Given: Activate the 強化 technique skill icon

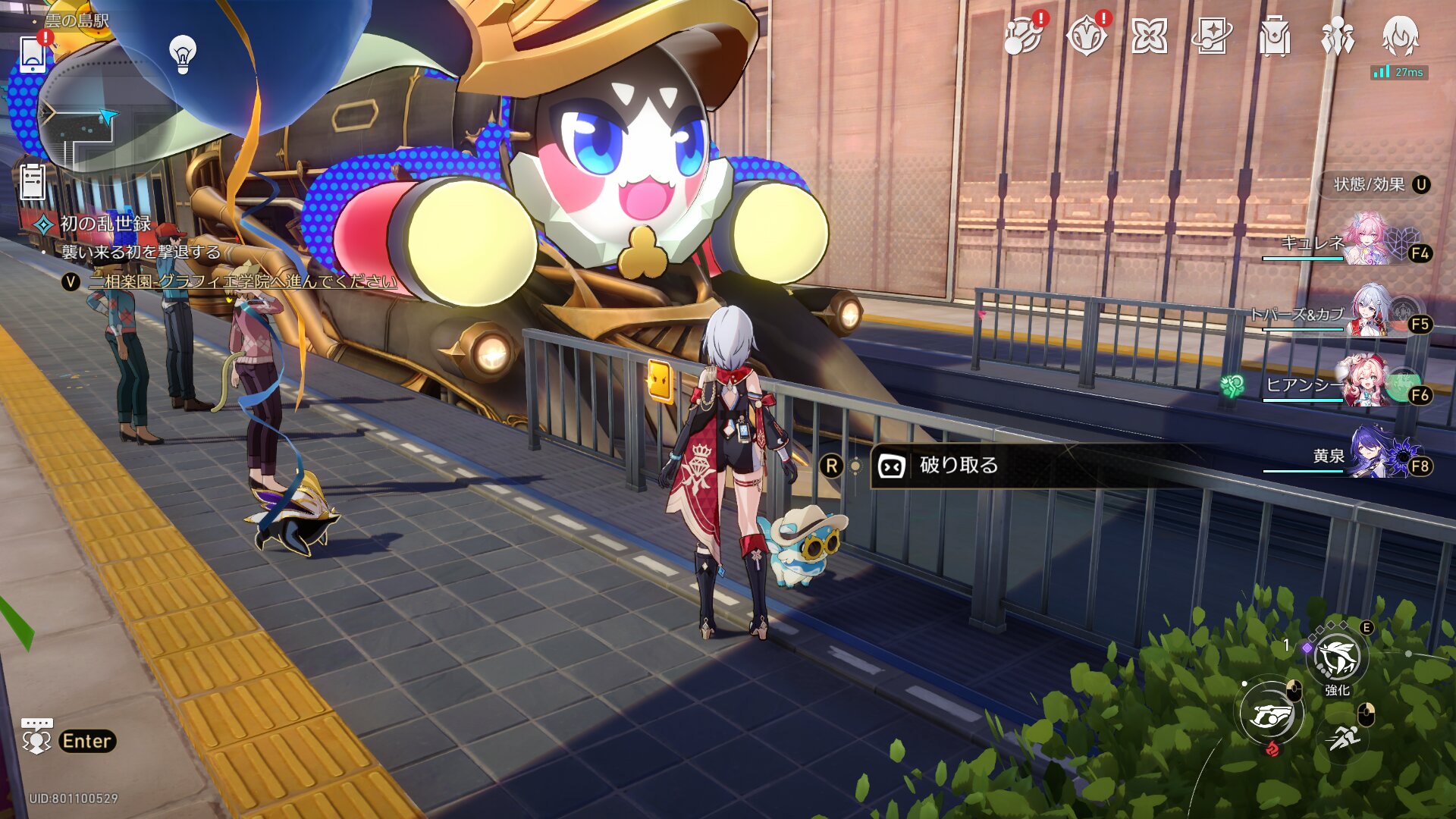Looking at the screenshot, I should (x=1338, y=657).
